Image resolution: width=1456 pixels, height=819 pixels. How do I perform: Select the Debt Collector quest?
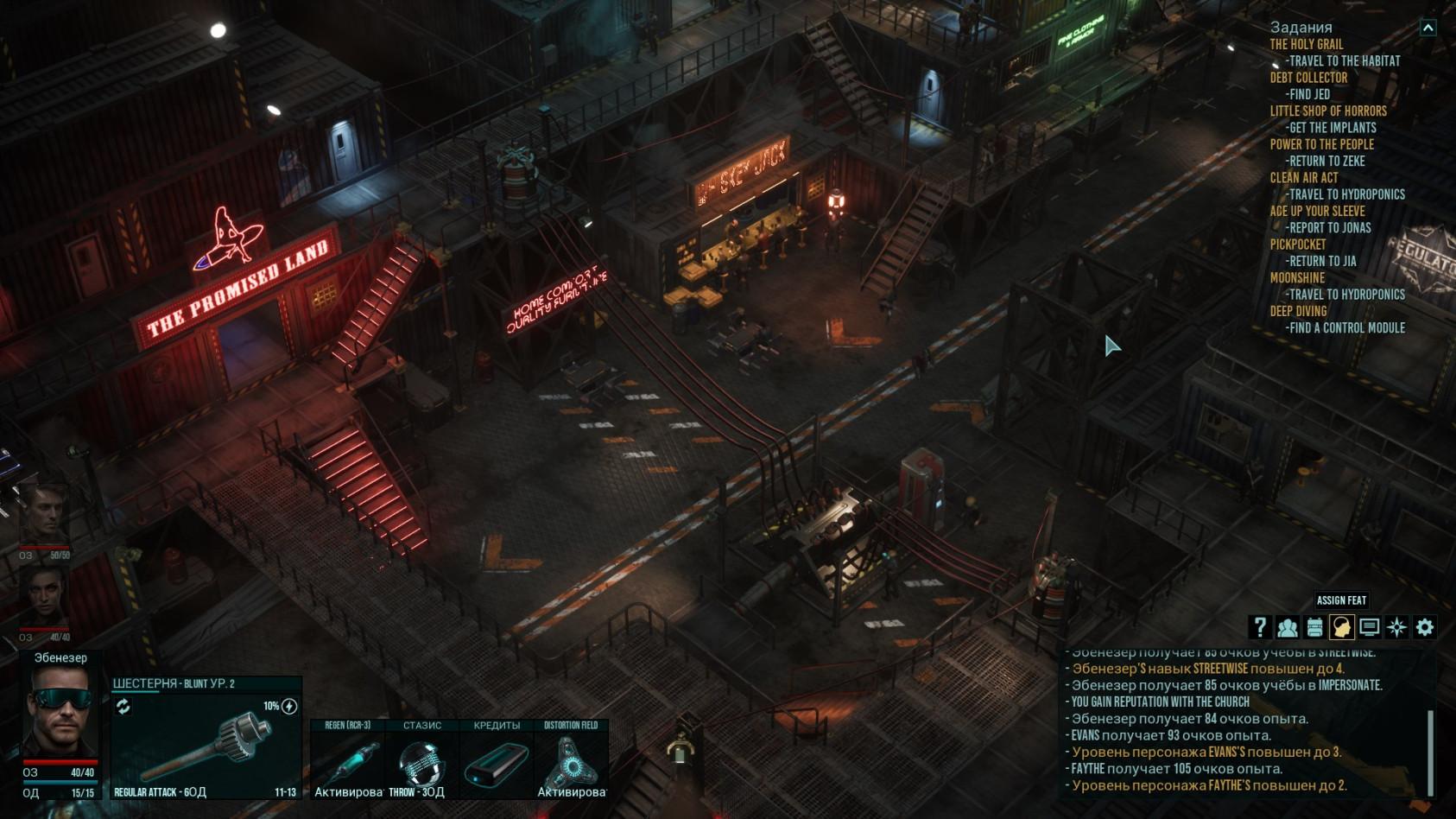[1308, 78]
